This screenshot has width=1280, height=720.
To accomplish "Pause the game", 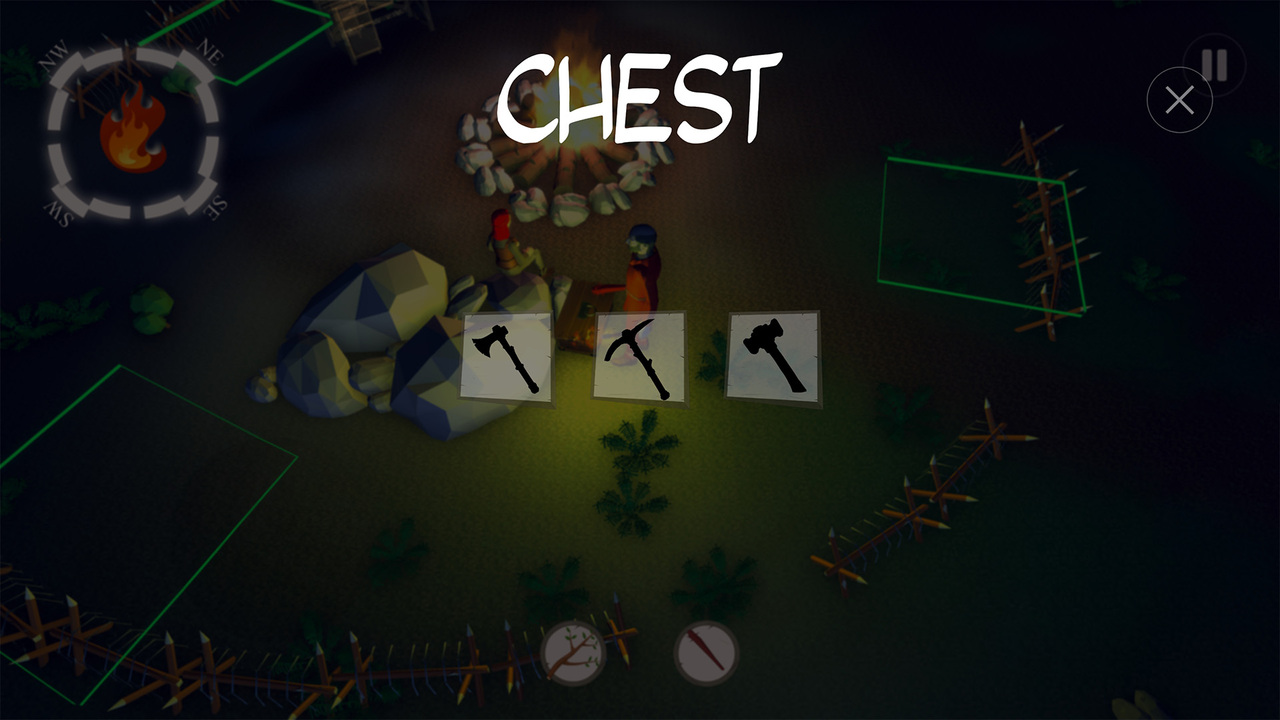I will tap(1213, 62).
